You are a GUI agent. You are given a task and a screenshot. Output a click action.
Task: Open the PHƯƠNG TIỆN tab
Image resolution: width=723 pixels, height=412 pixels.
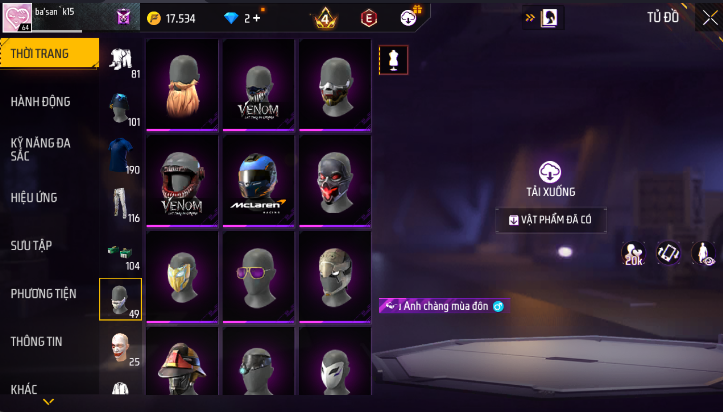tap(43, 293)
